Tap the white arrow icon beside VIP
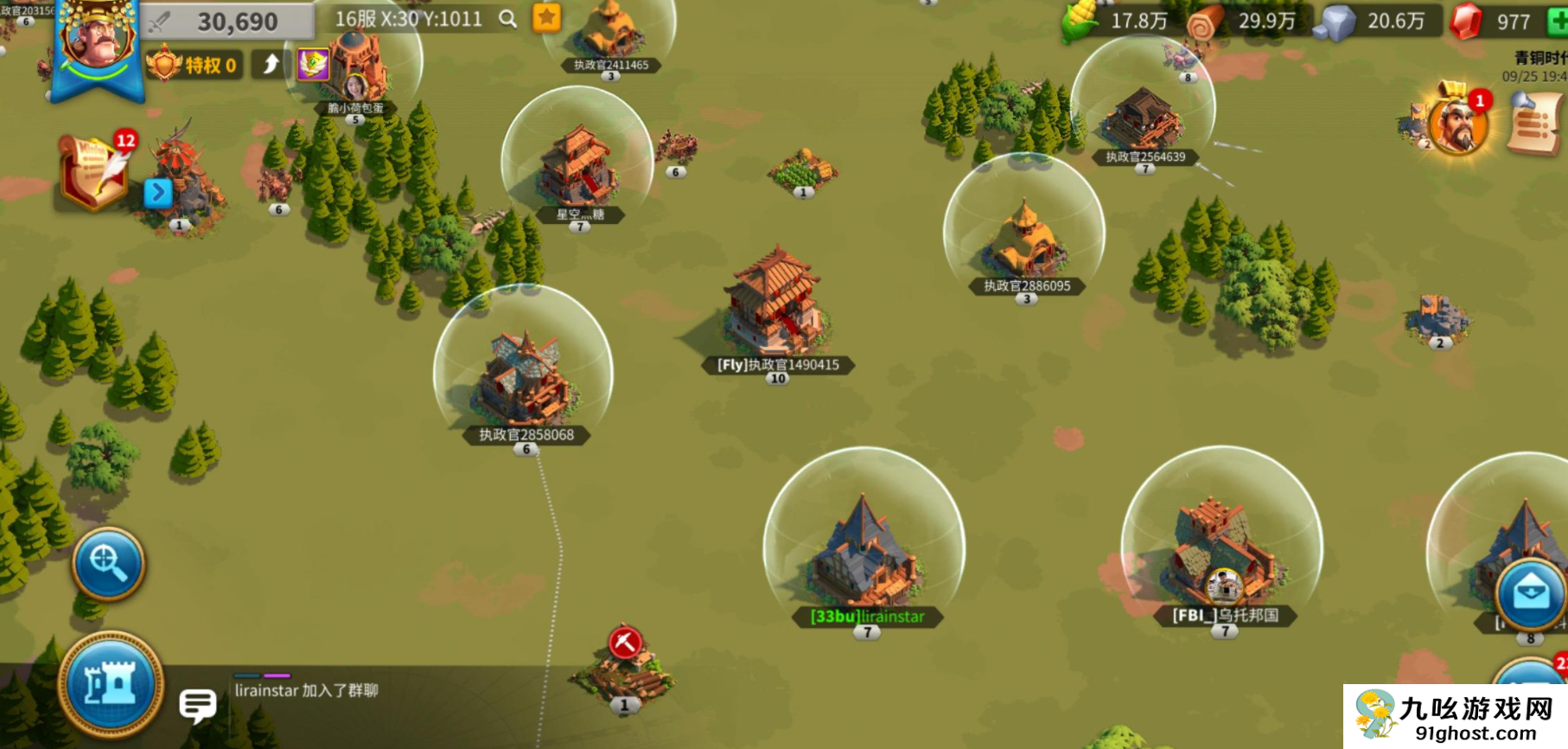 coord(271,64)
